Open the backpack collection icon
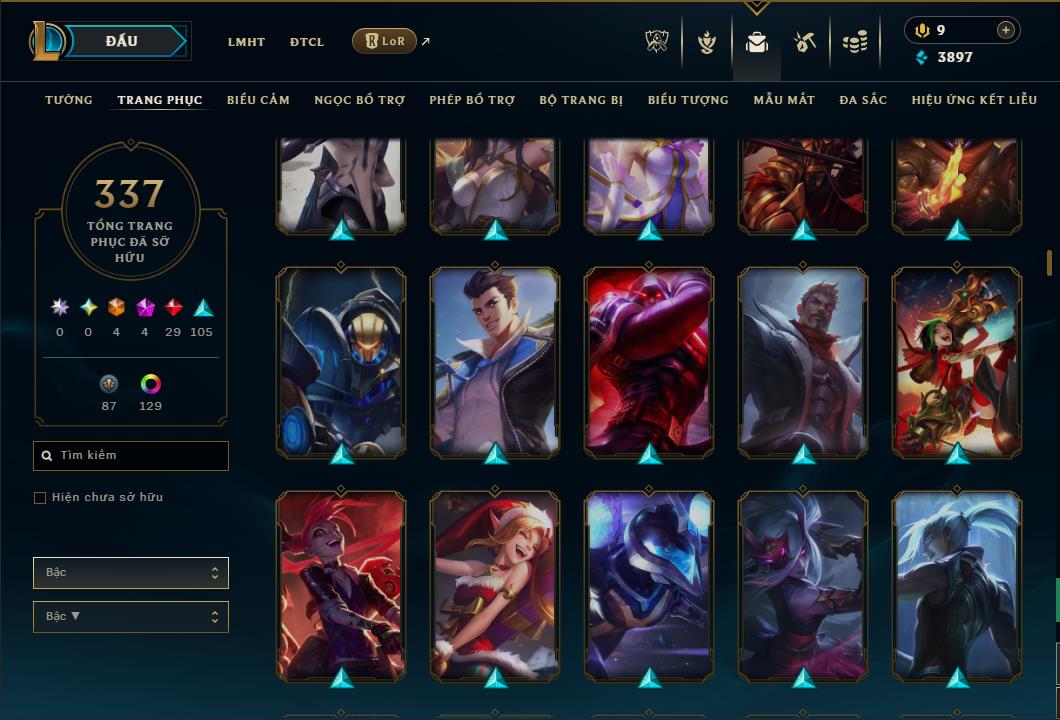Image resolution: width=1060 pixels, height=720 pixels. click(756, 42)
